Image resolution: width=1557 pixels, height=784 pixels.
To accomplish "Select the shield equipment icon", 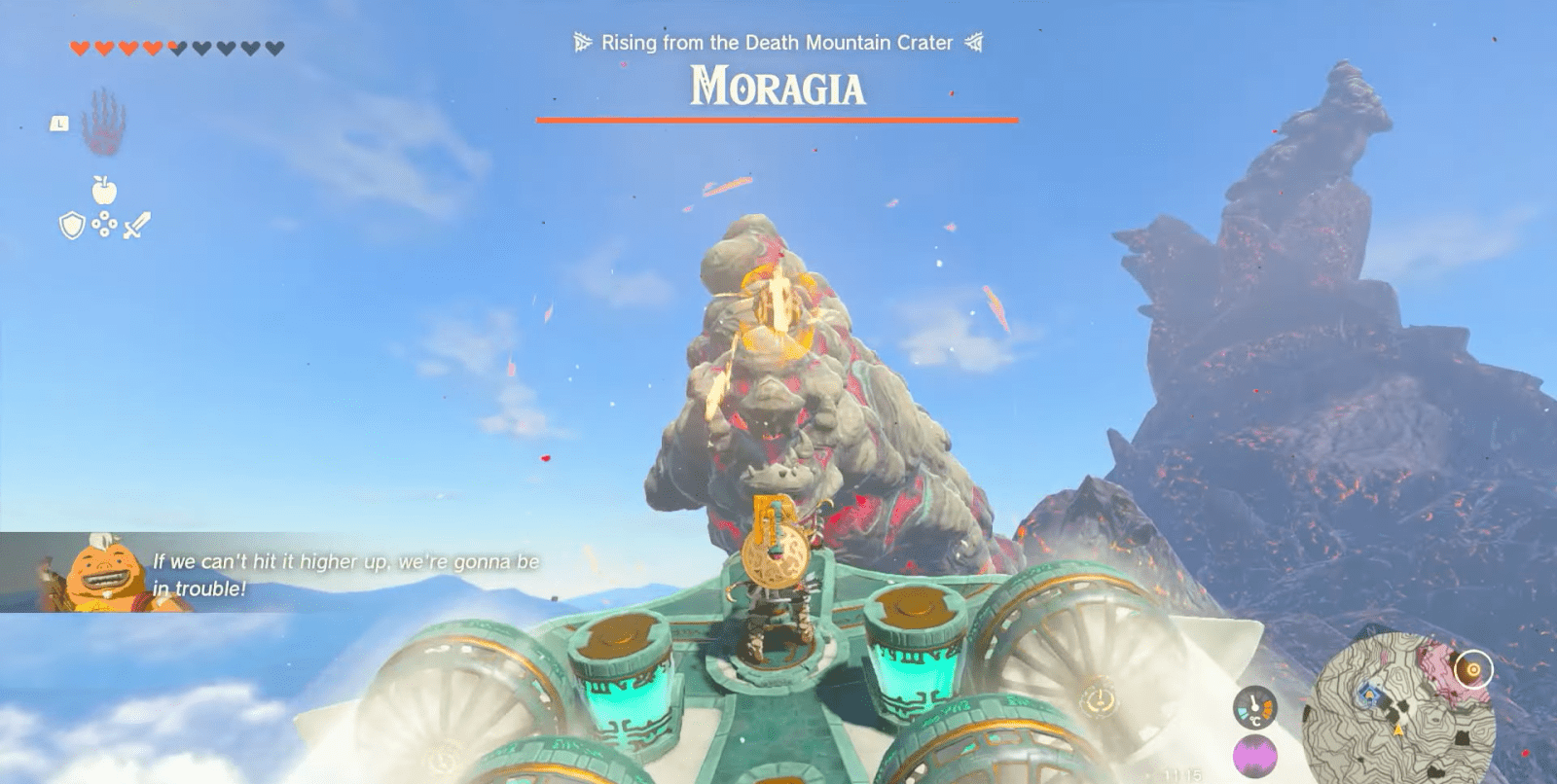I will pyautogui.click(x=72, y=227).
